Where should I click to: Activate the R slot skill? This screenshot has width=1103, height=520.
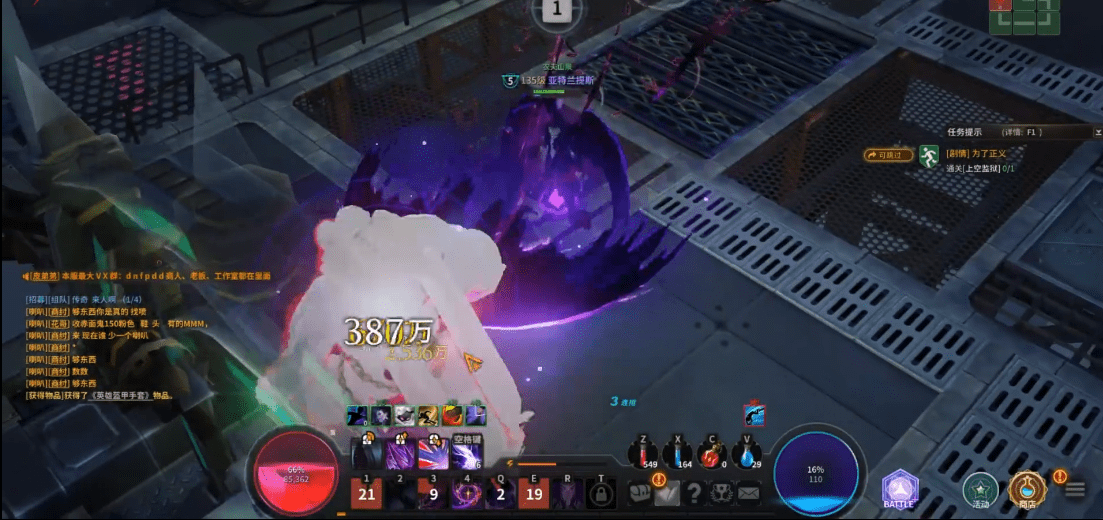[568, 492]
